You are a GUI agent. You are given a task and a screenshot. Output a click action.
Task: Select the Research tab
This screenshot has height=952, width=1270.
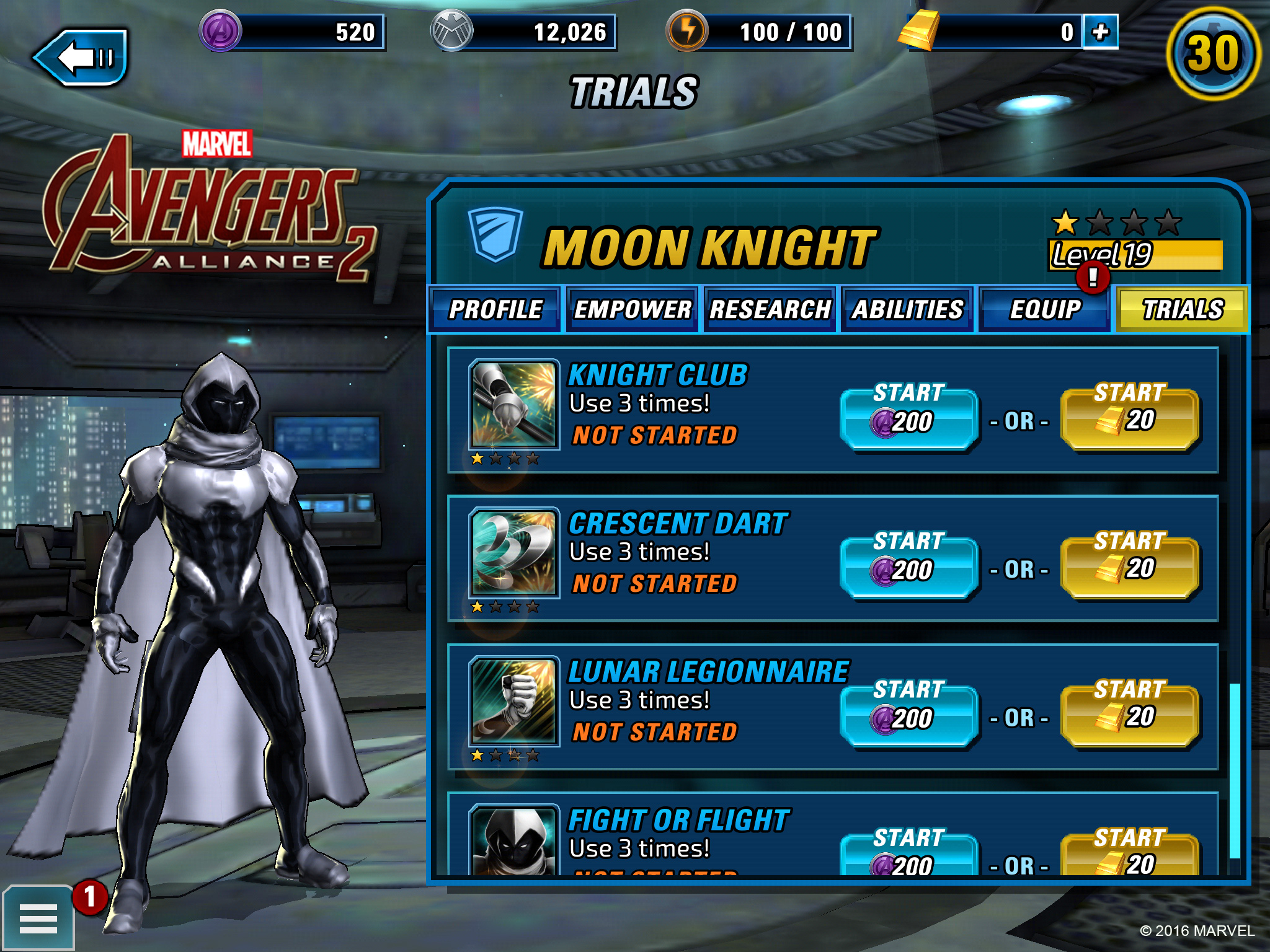click(x=770, y=309)
